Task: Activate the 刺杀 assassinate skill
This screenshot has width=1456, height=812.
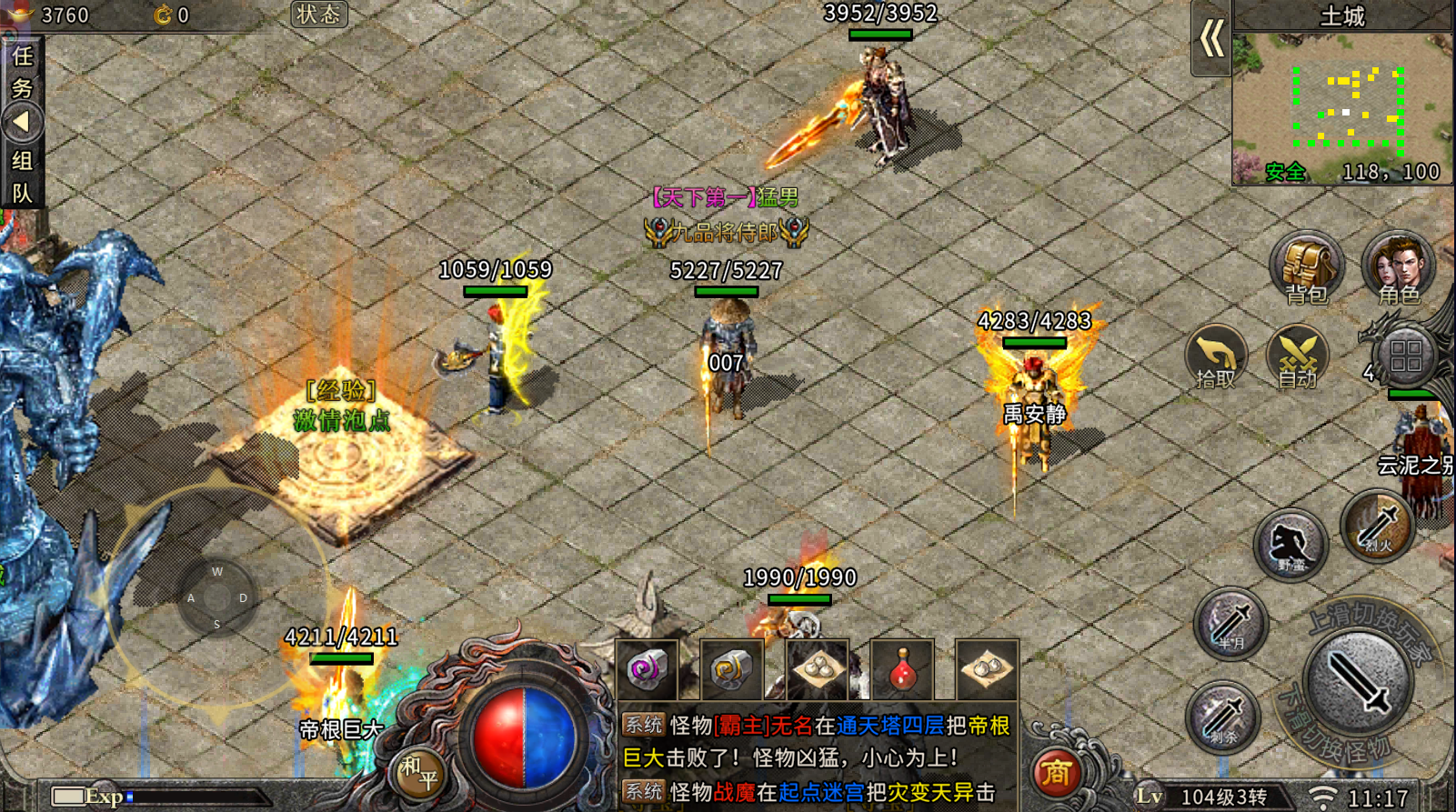Action: [x=1223, y=717]
